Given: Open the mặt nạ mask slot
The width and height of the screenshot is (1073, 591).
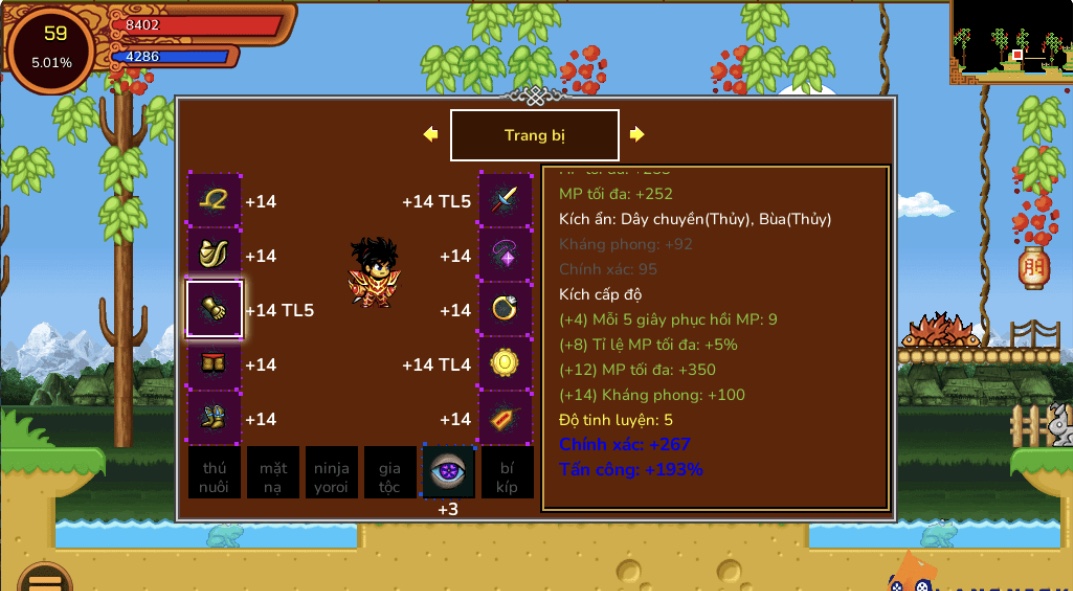Looking at the screenshot, I should pos(273,472).
